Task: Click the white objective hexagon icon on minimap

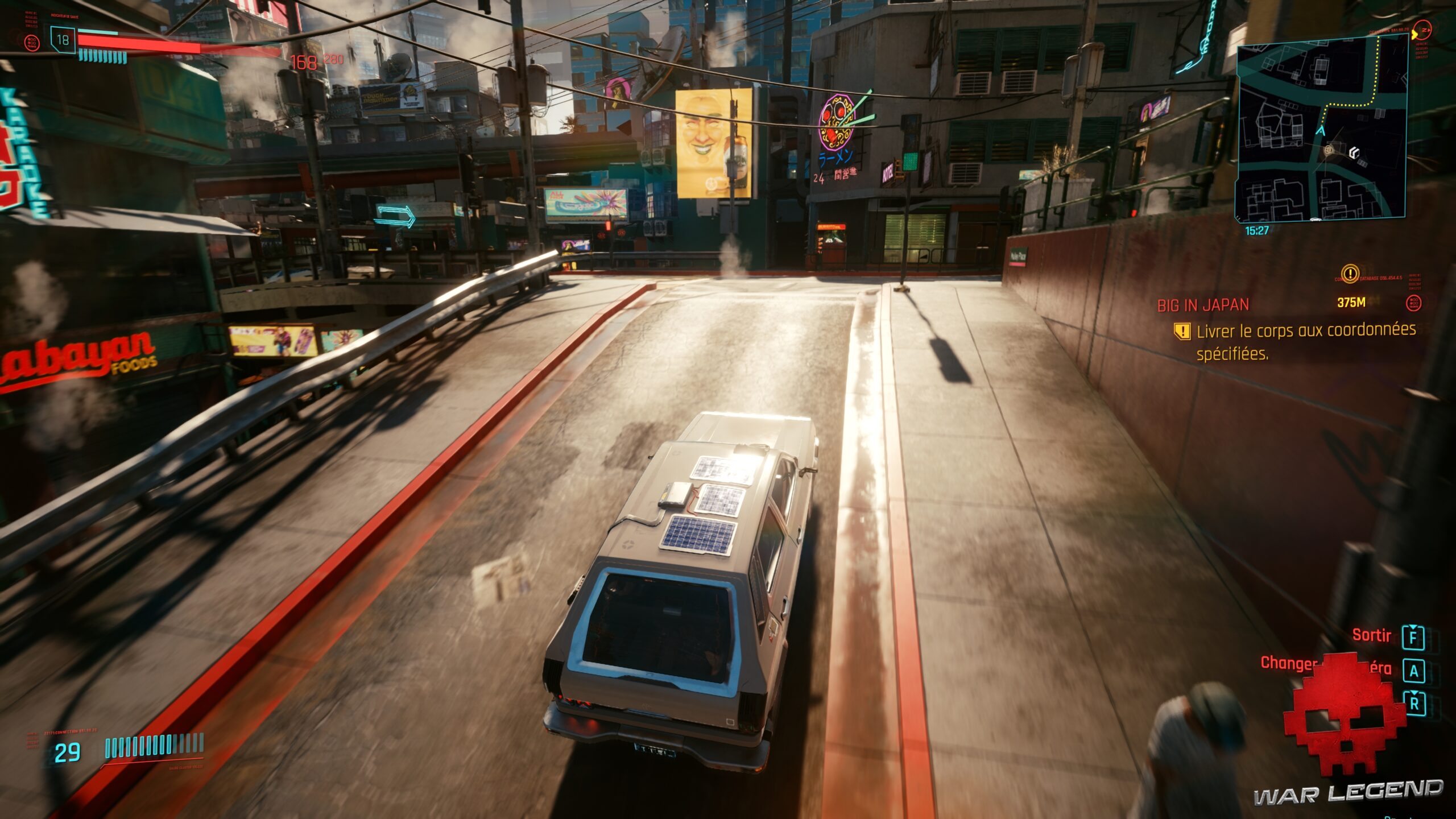Action: (1354, 152)
